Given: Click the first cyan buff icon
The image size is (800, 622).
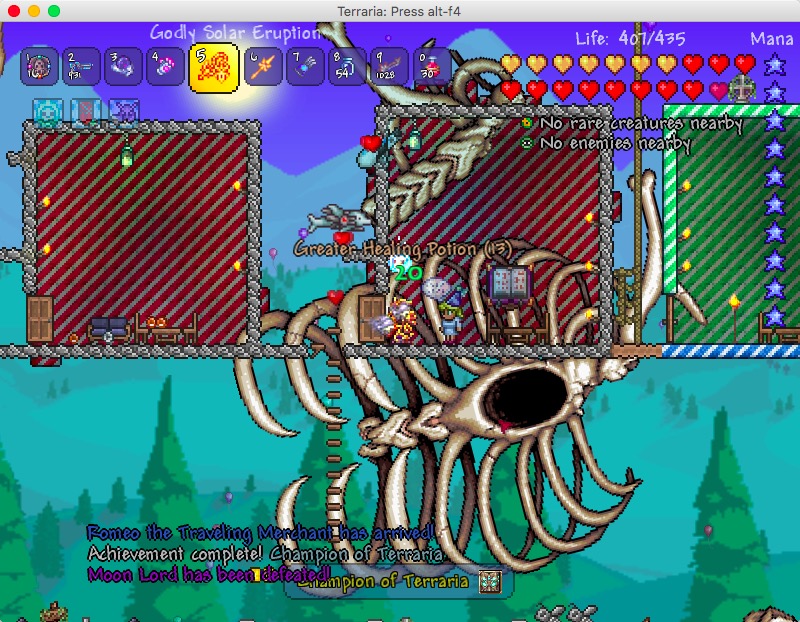Looking at the screenshot, I should pos(47,111).
